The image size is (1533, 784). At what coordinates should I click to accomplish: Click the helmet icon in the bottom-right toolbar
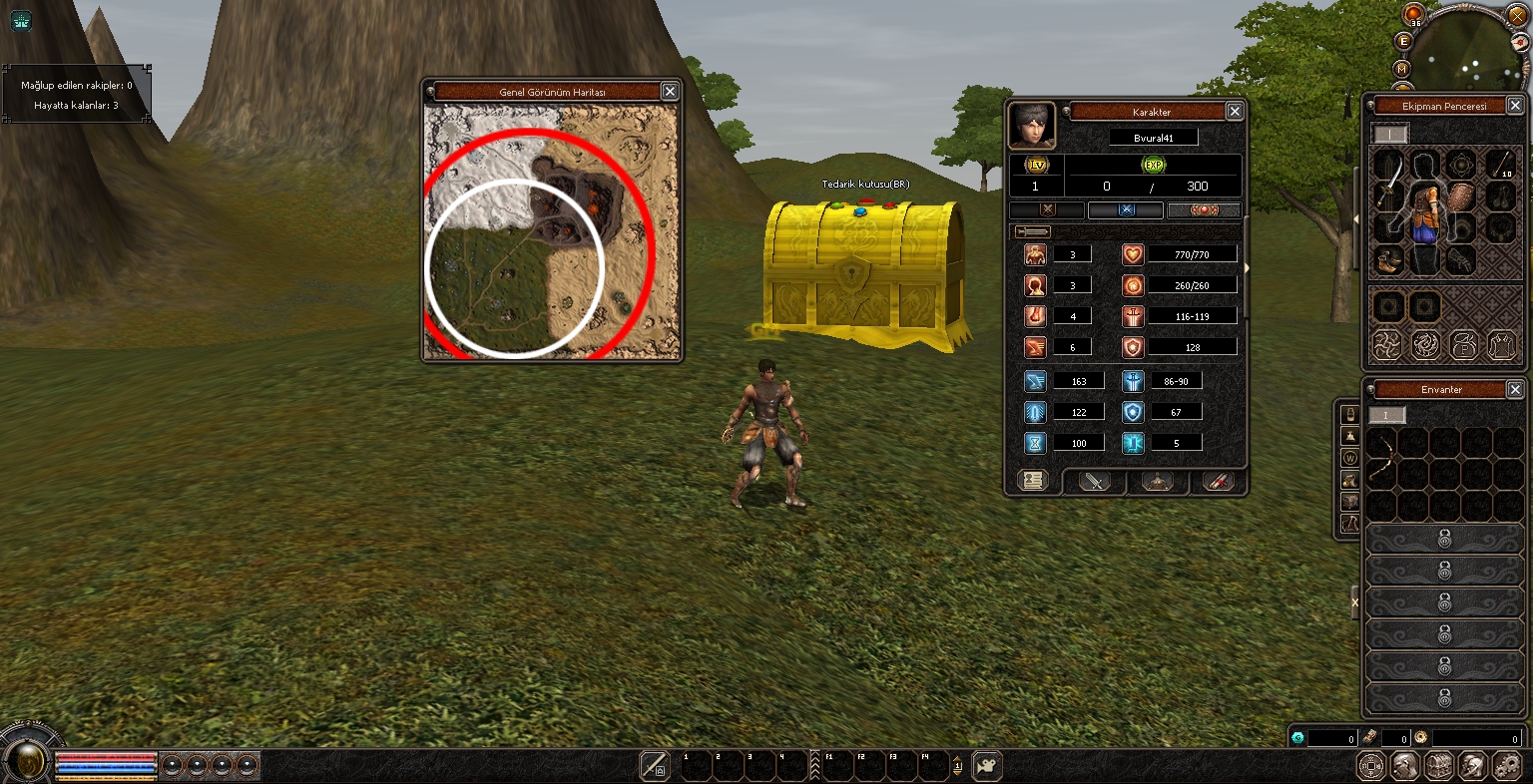[x=1471, y=768]
